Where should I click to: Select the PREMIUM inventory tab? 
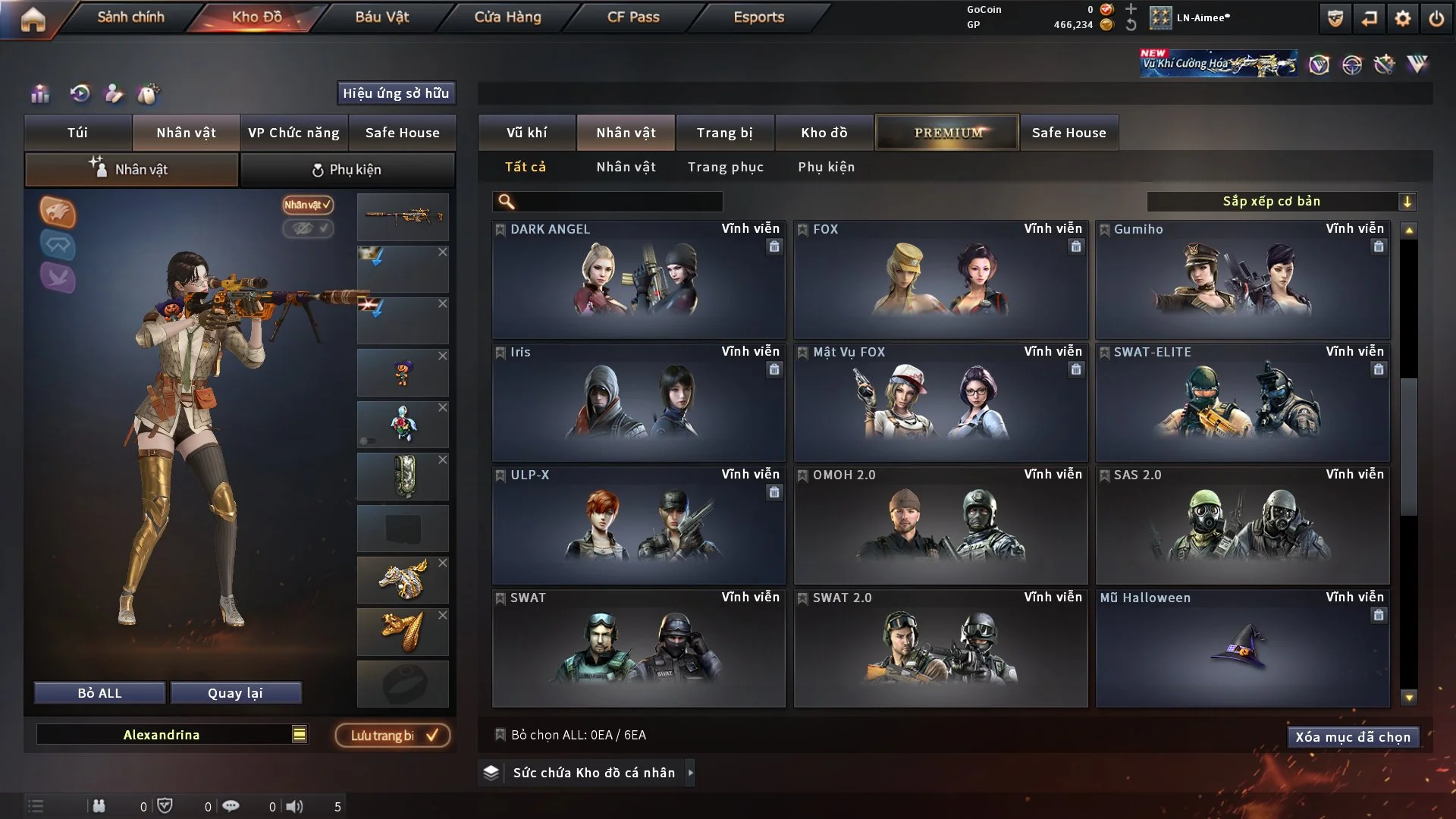pyautogui.click(x=947, y=133)
